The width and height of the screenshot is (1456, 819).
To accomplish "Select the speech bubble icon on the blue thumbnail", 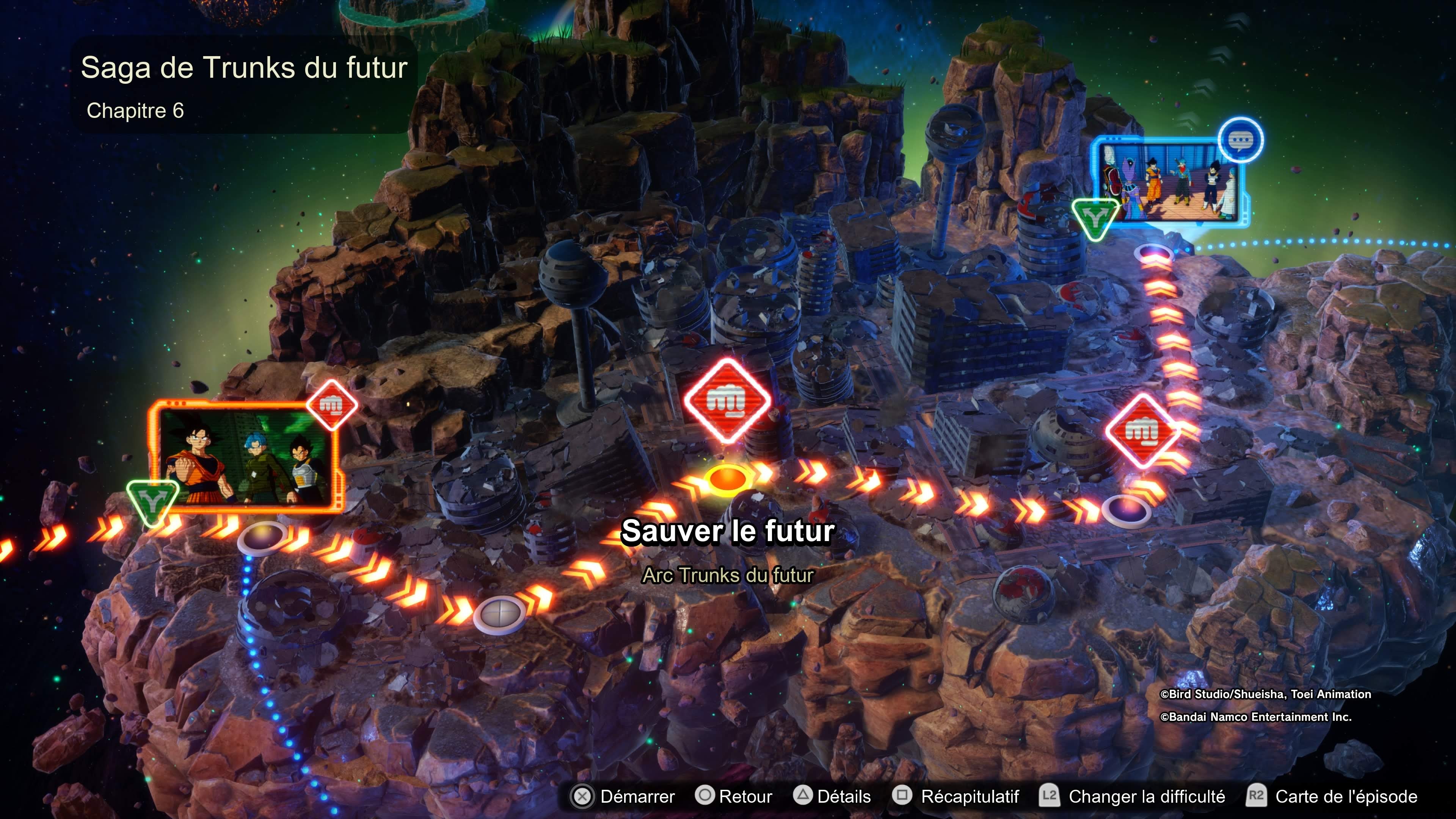I will point(1241,140).
